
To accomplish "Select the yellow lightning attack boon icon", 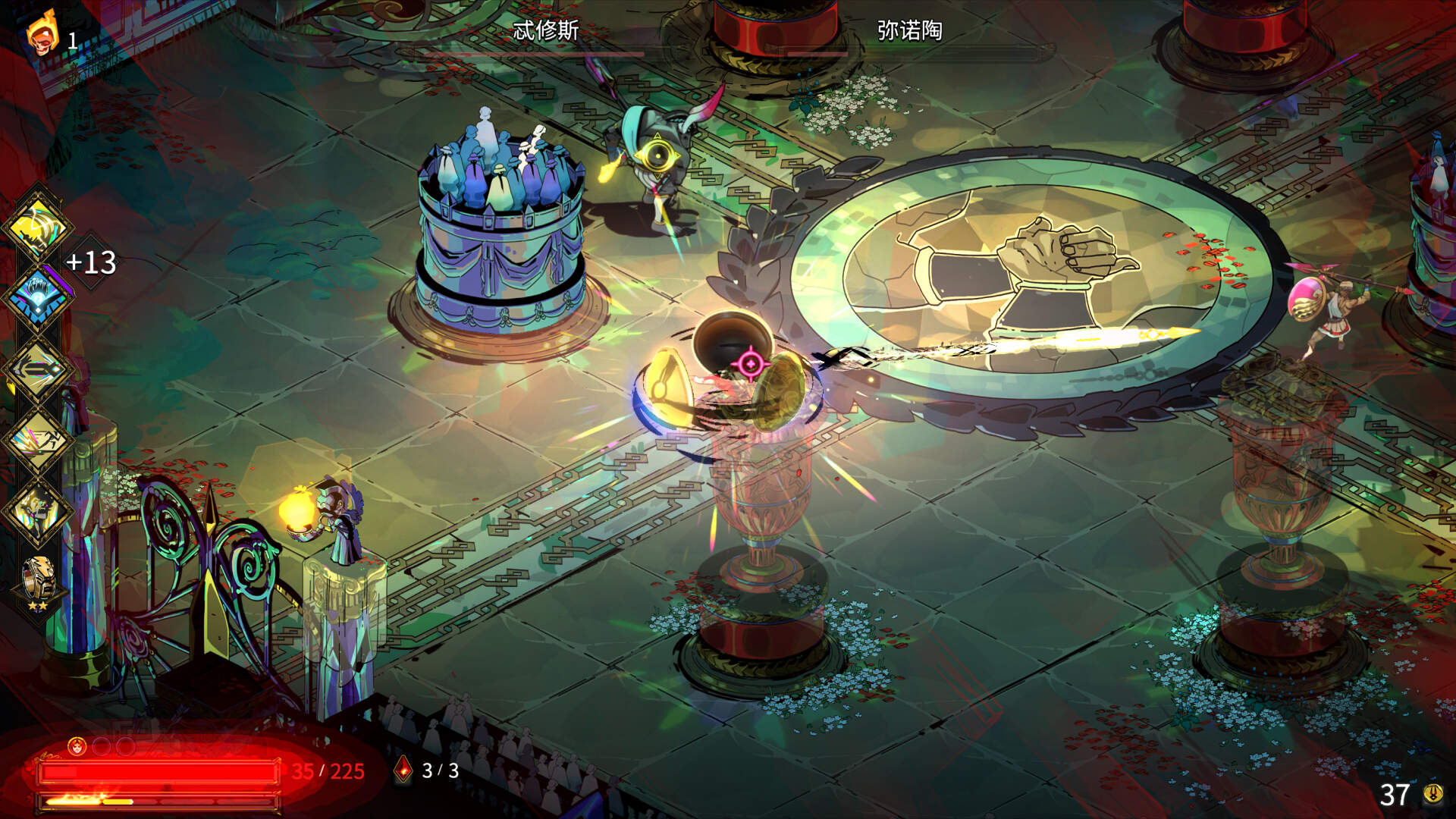I will pyautogui.click(x=36, y=226).
